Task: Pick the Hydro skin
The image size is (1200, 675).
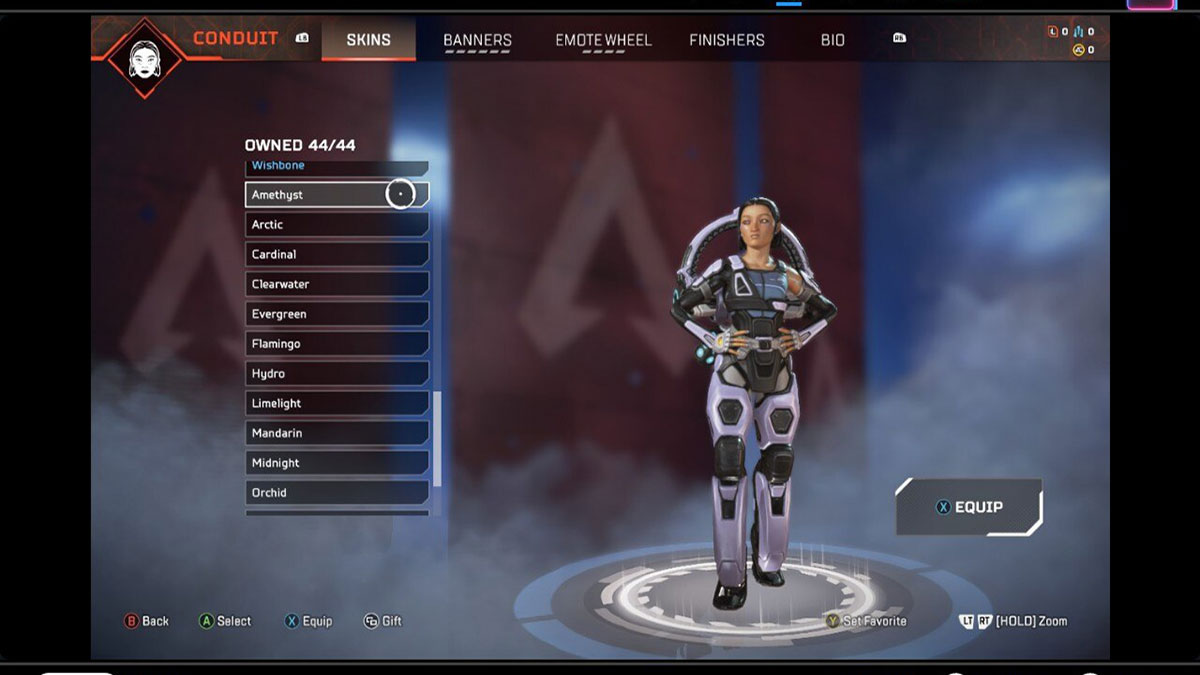Action: 336,374
